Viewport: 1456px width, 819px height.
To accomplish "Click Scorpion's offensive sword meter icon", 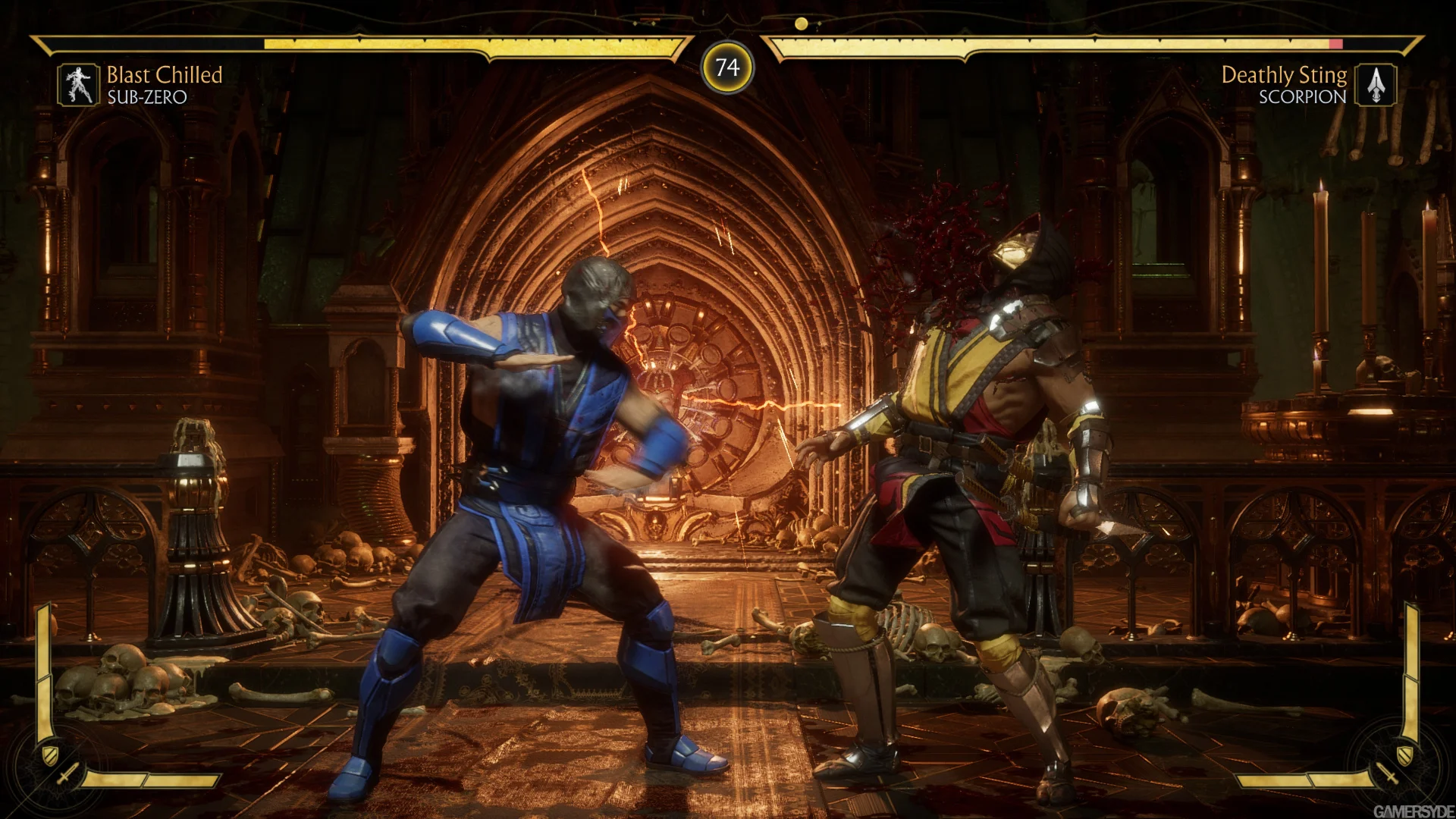I will click(1387, 774).
